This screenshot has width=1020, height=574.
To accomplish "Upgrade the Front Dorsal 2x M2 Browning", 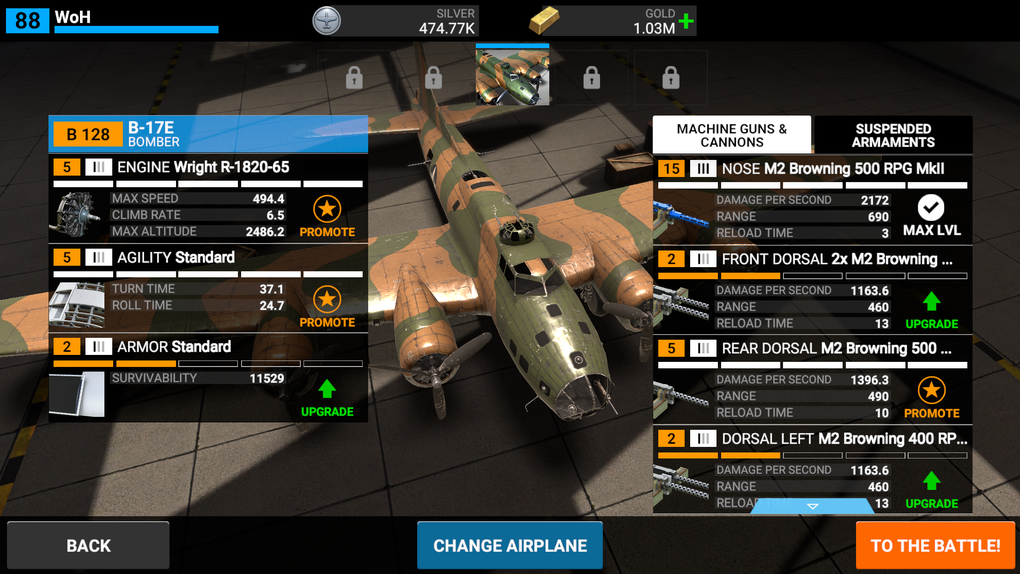I will [931, 308].
